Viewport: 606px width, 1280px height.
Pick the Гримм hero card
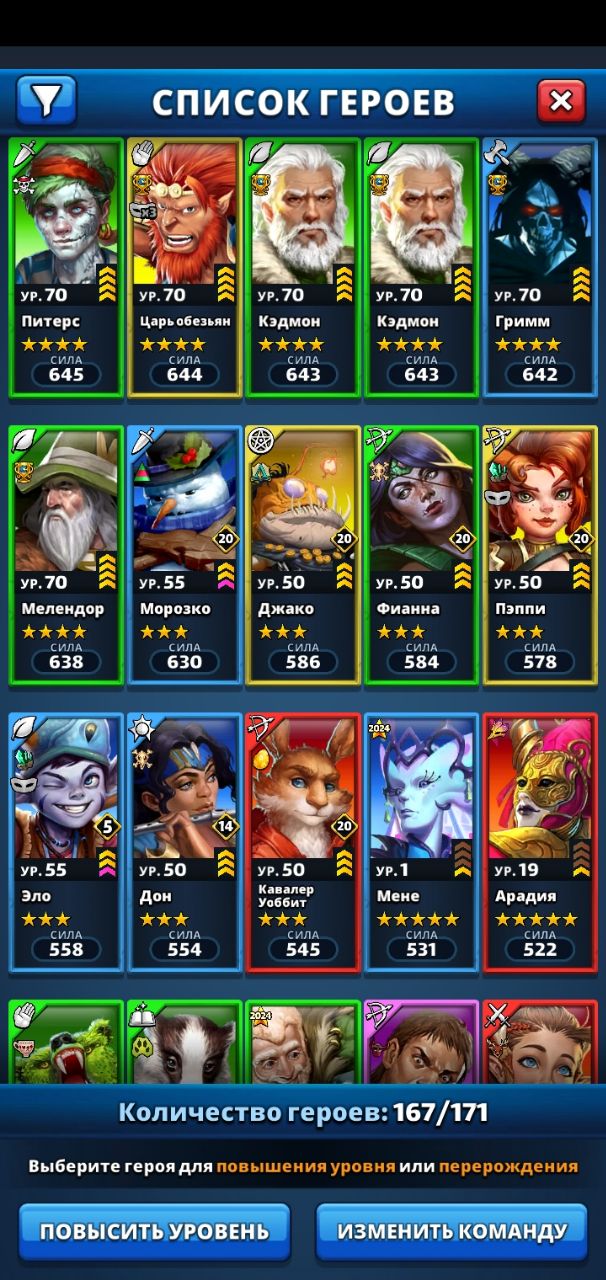(x=540, y=267)
